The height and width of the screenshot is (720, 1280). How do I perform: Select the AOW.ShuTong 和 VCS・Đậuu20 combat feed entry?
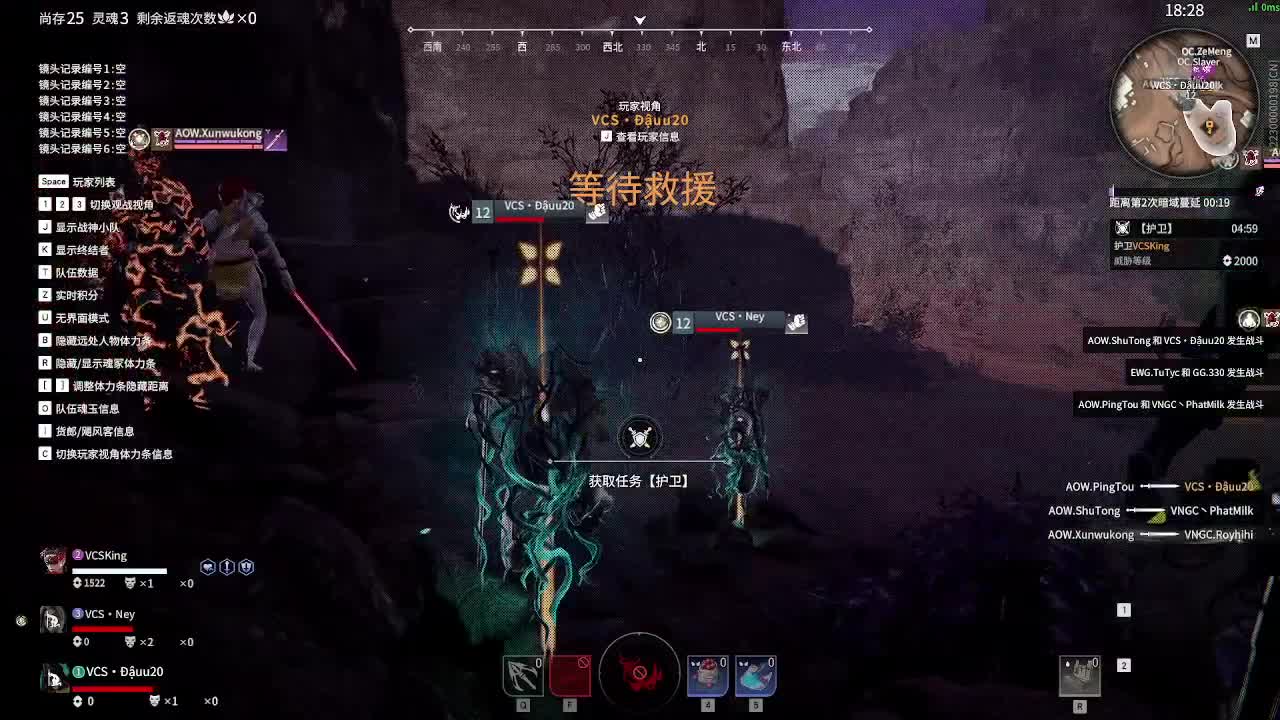point(1175,341)
